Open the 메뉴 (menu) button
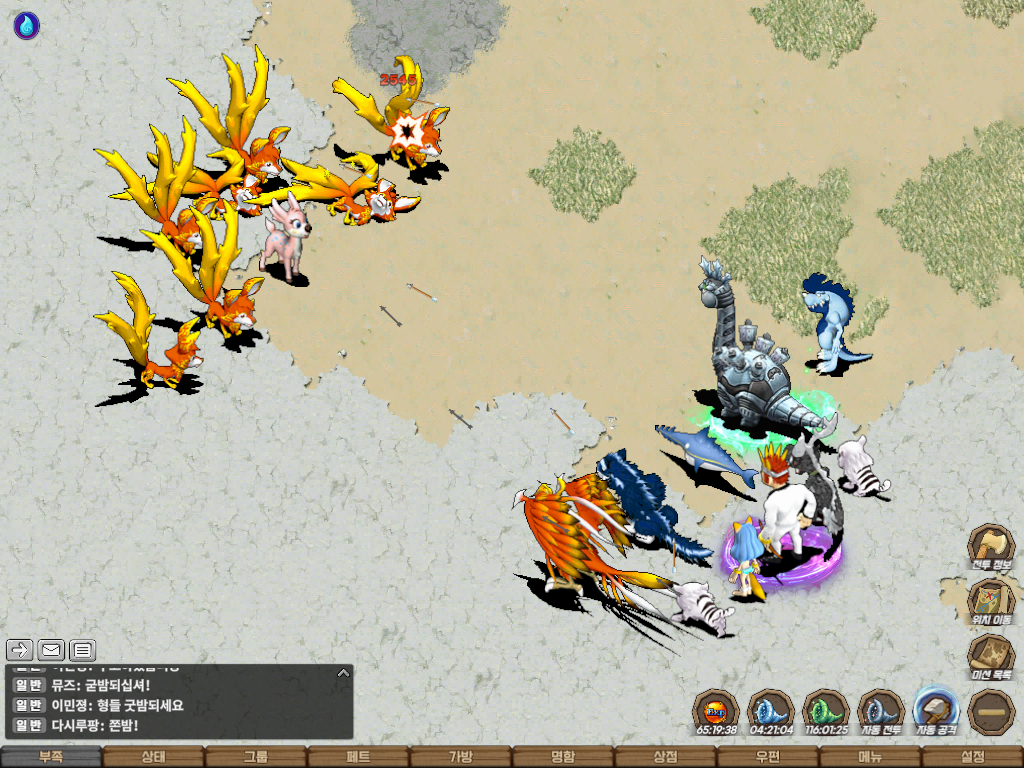Screen dimensions: 1024x768 870,757
